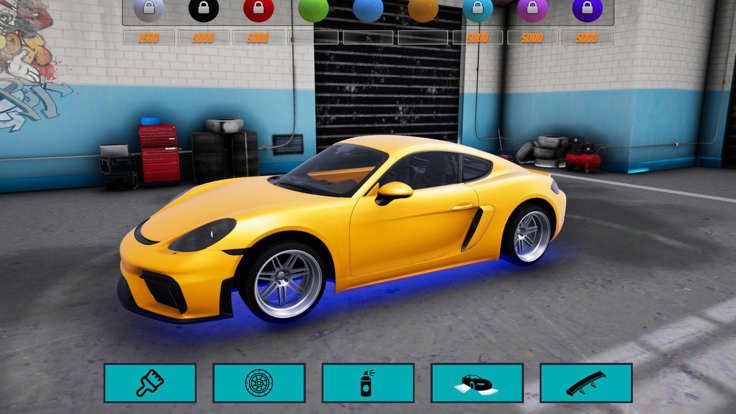Open the rear spoiler customization category
The image size is (736, 414).
(586, 383)
